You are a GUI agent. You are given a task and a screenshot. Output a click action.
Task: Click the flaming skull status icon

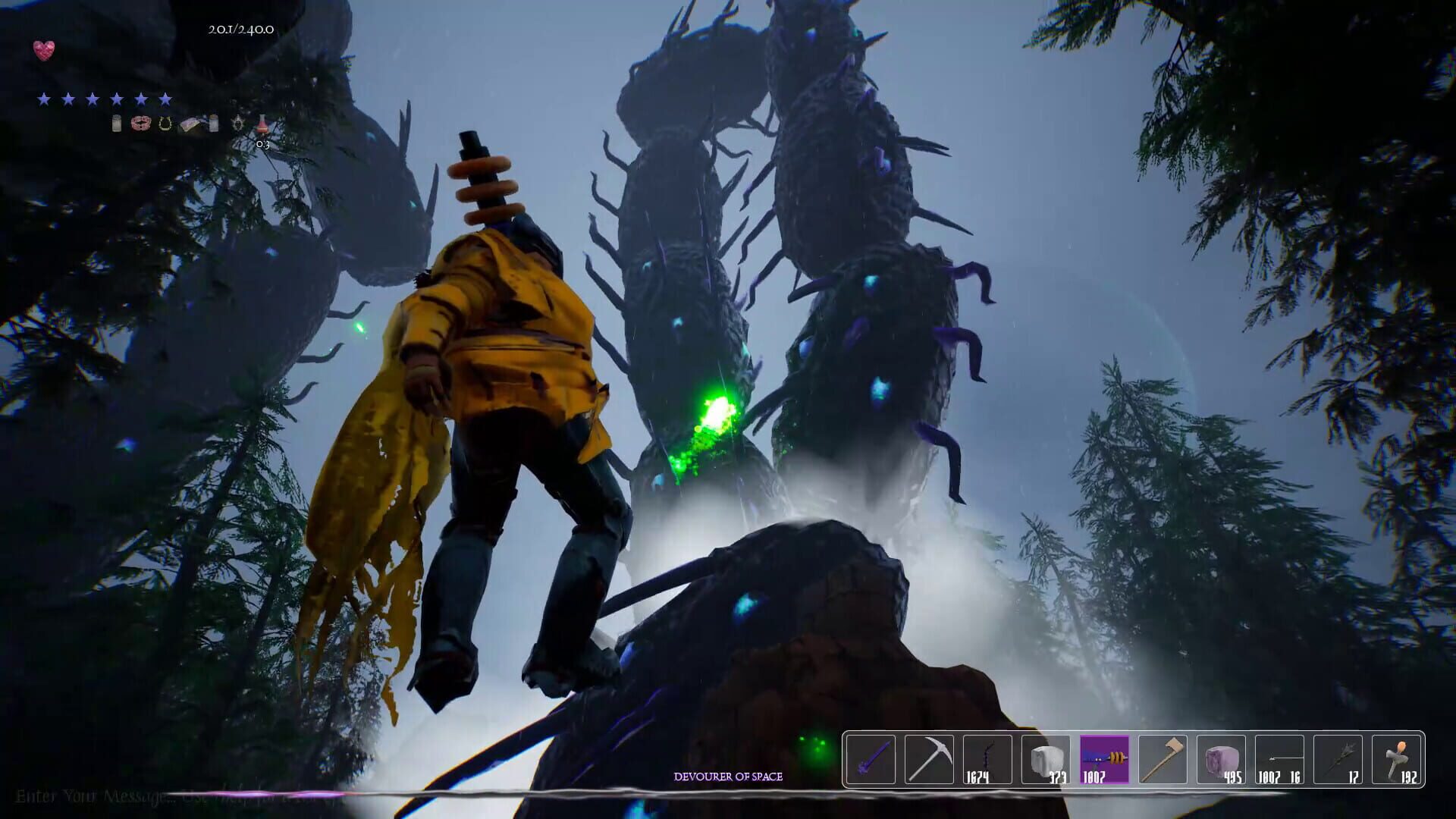click(238, 123)
